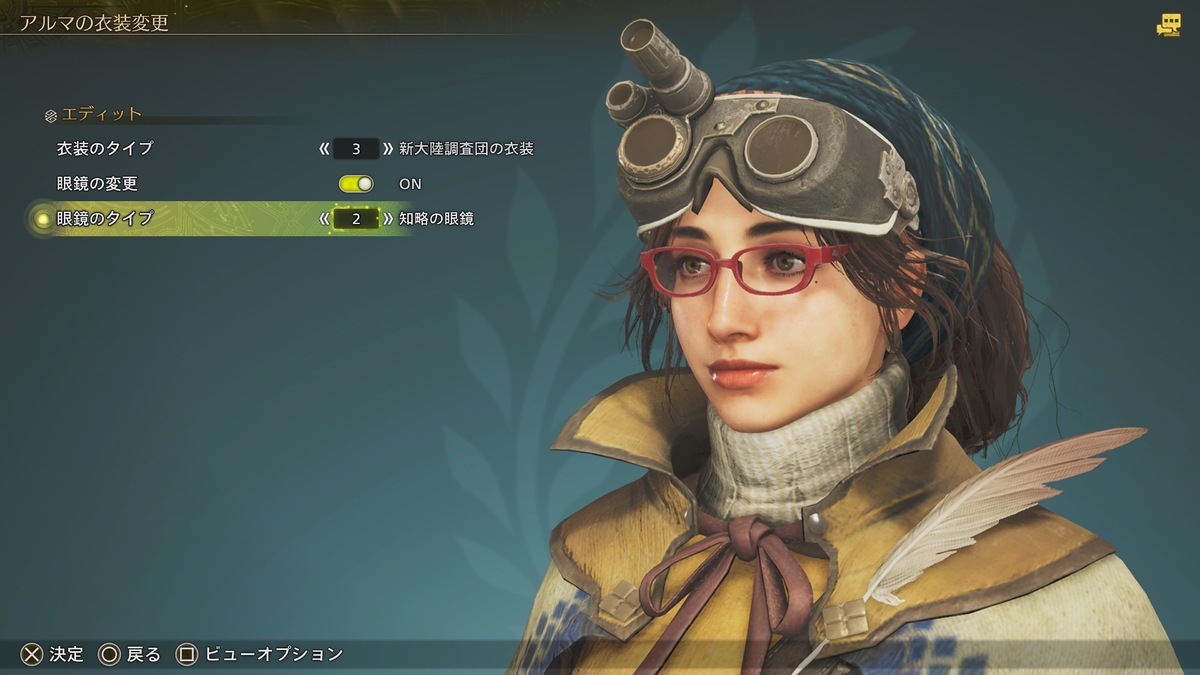
Task: Select the 衣装のタイプ row
Action: [x=105, y=149]
